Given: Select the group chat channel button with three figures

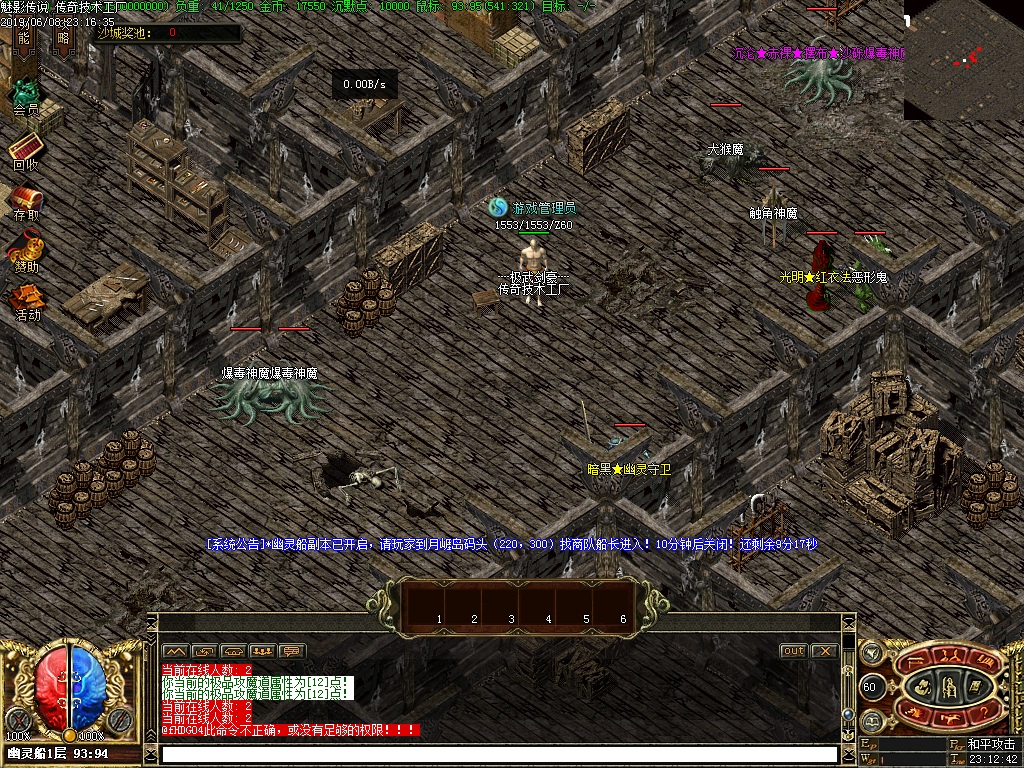Looking at the screenshot, I should (x=263, y=651).
